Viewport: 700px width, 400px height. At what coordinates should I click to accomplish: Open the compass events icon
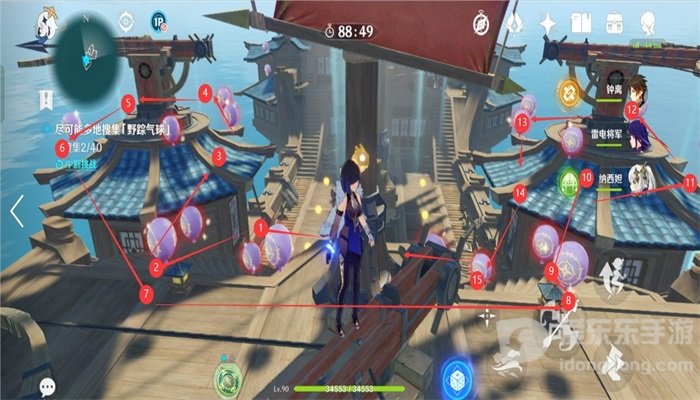(x=481, y=22)
